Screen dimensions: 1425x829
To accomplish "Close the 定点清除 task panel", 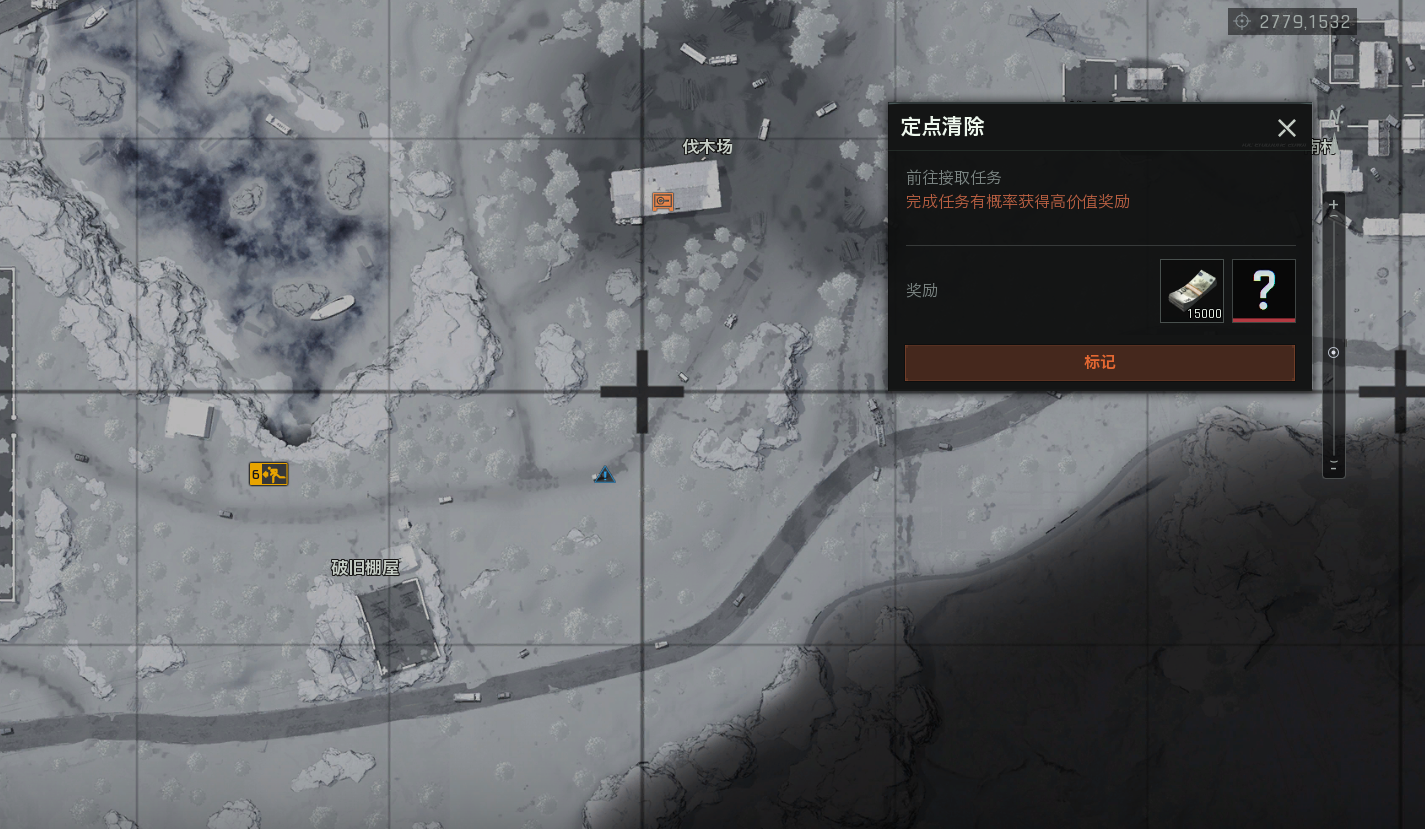I will pyautogui.click(x=1286, y=128).
